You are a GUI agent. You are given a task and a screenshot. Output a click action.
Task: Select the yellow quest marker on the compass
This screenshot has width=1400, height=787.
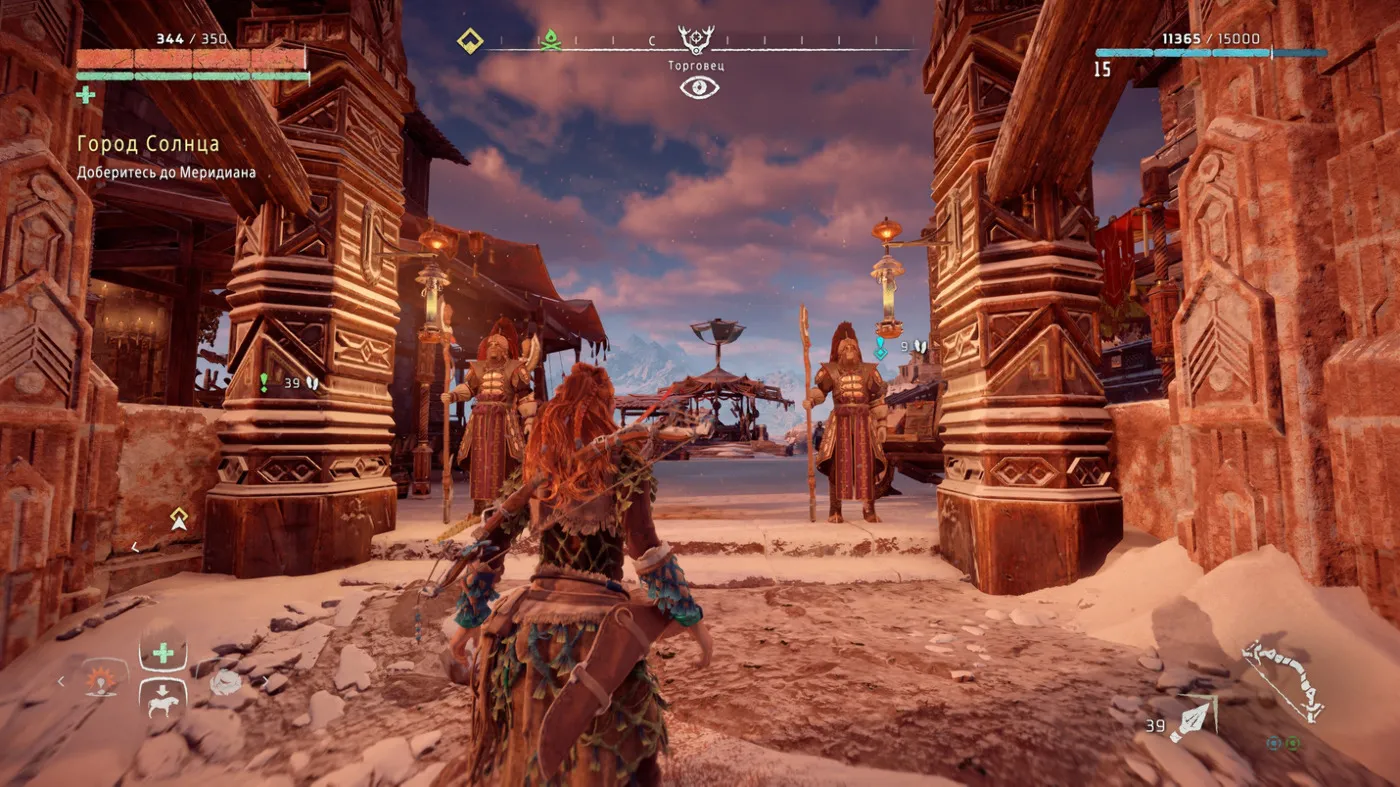470,41
